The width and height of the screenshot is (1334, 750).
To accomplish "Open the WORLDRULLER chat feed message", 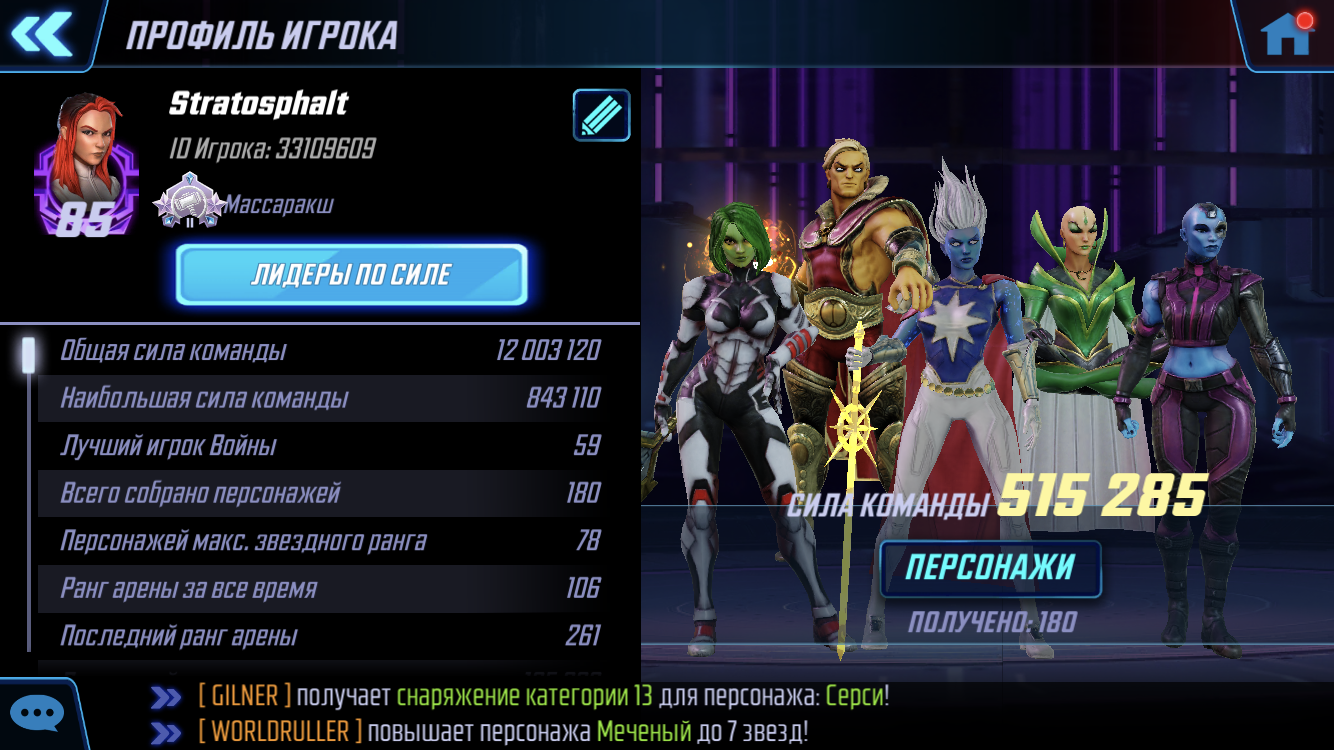I will point(503,731).
